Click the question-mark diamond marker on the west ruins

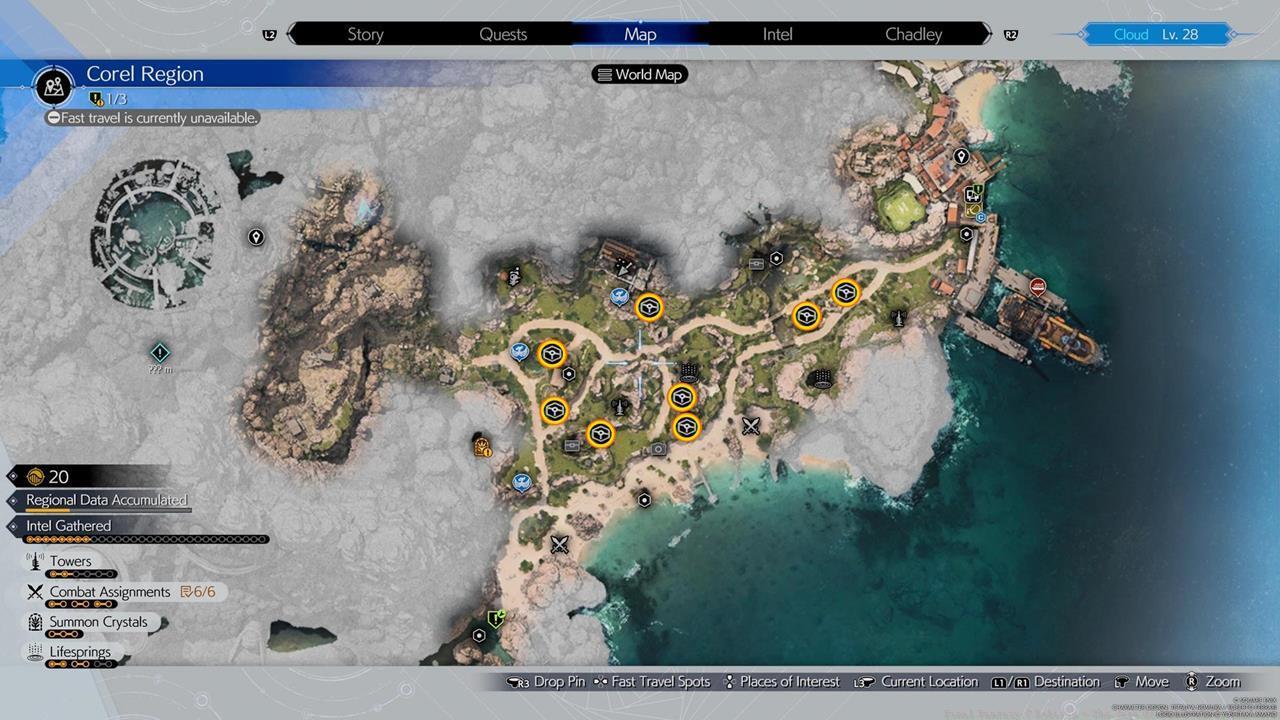pos(159,352)
